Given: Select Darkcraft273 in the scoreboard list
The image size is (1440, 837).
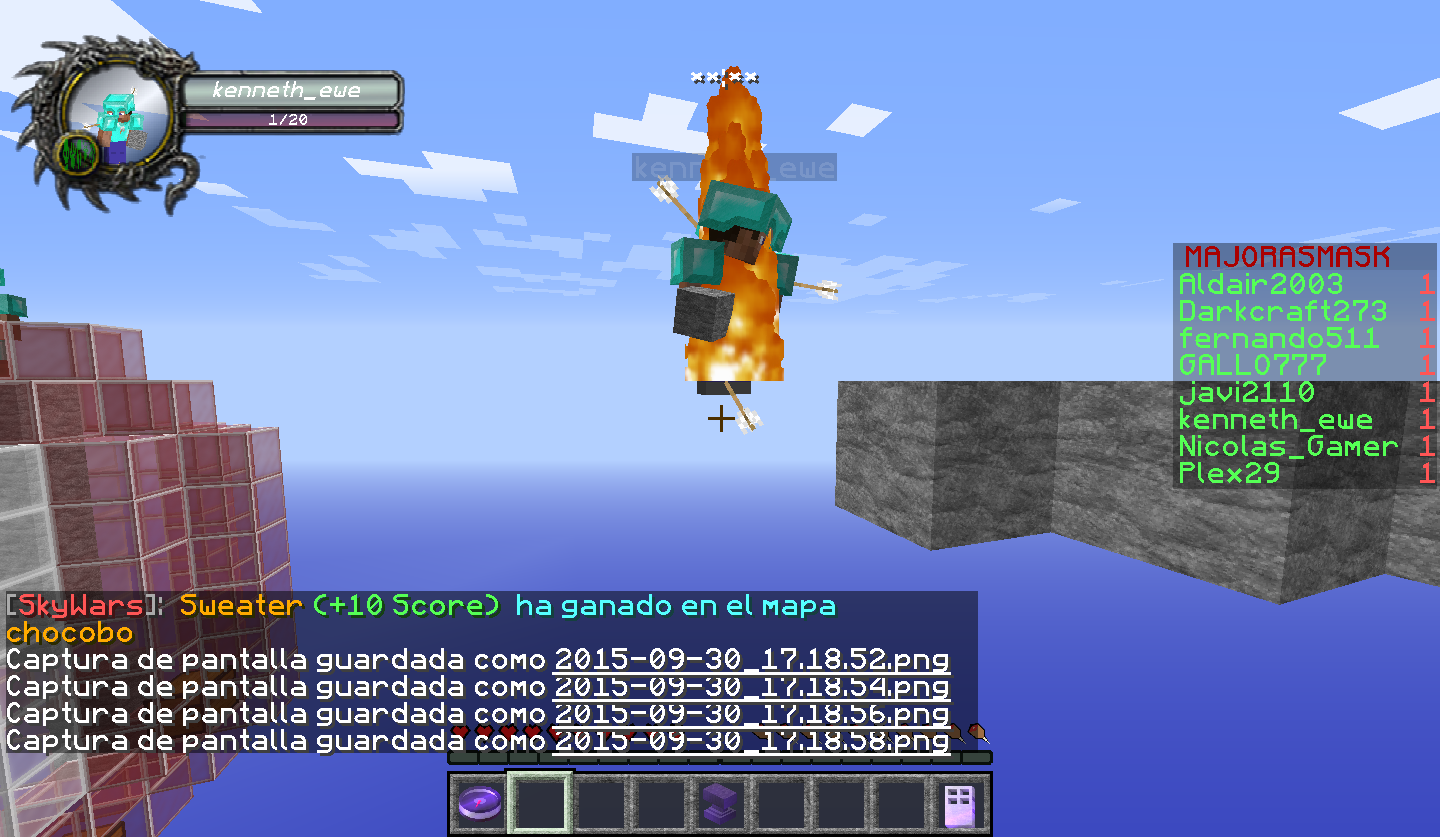Looking at the screenshot, I should coord(1282,311).
